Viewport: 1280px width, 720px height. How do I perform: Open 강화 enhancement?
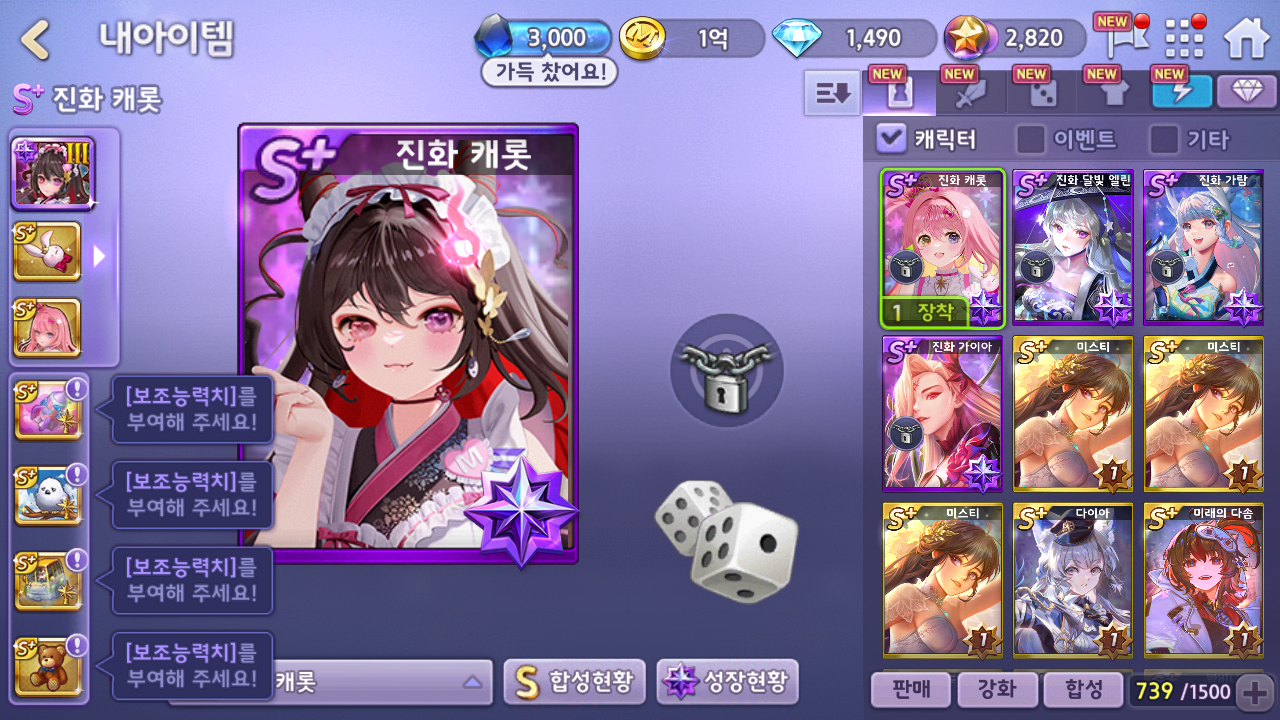[x=995, y=689]
